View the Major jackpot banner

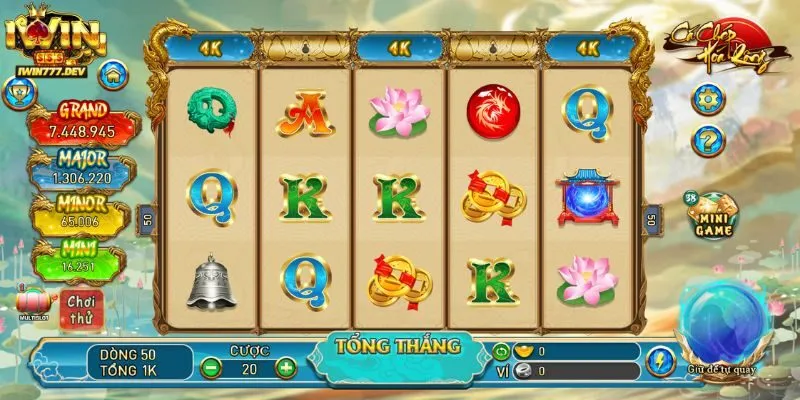point(84,169)
